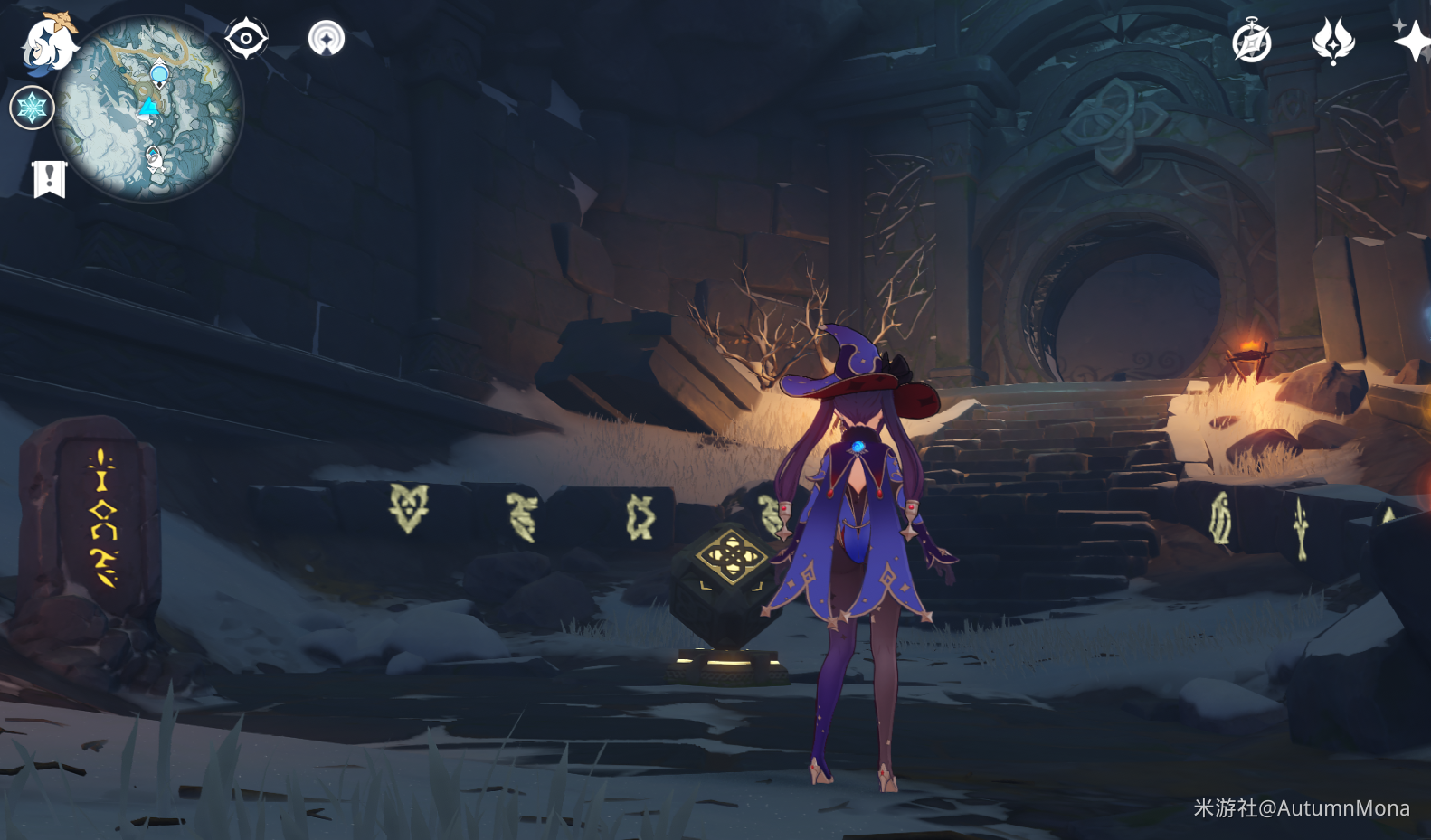The height and width of the screenshot is (840, 1431).
Task: Open the compass events icon
Action: 1252,42
